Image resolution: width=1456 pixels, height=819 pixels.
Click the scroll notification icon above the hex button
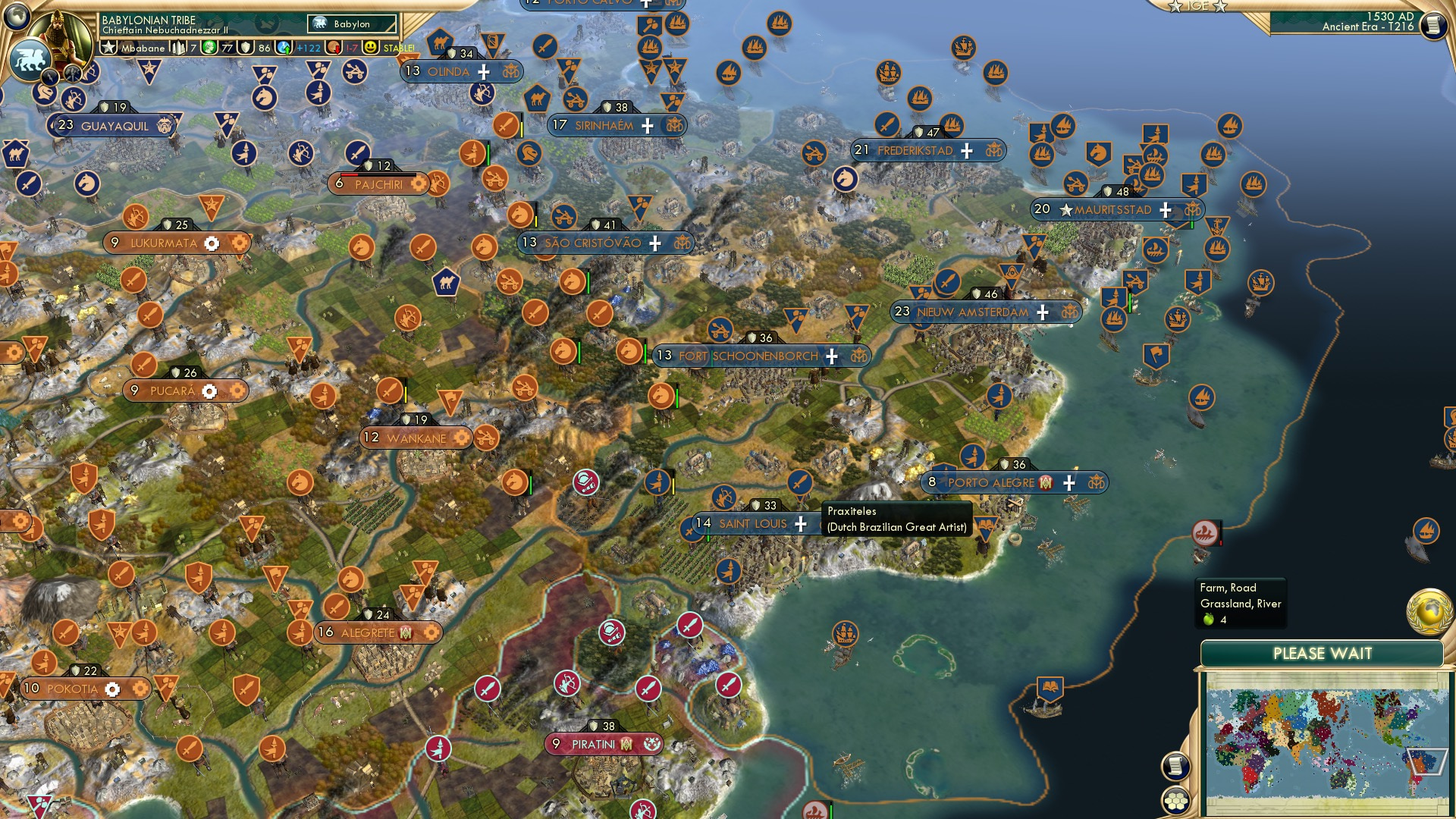click(x=1176, y=767)
